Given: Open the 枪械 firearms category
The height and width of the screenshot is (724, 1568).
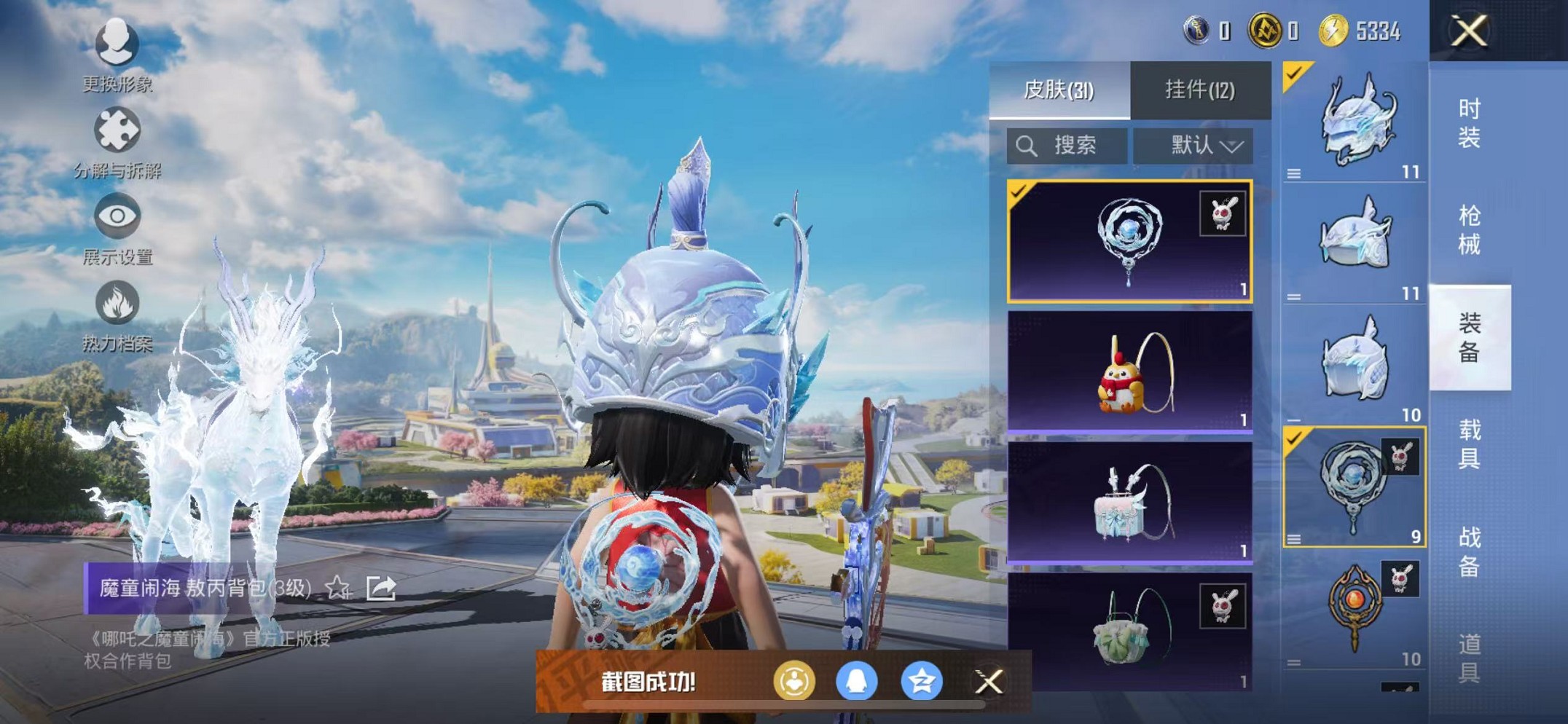Looking at the screenshot, I should coord(1469,229).
